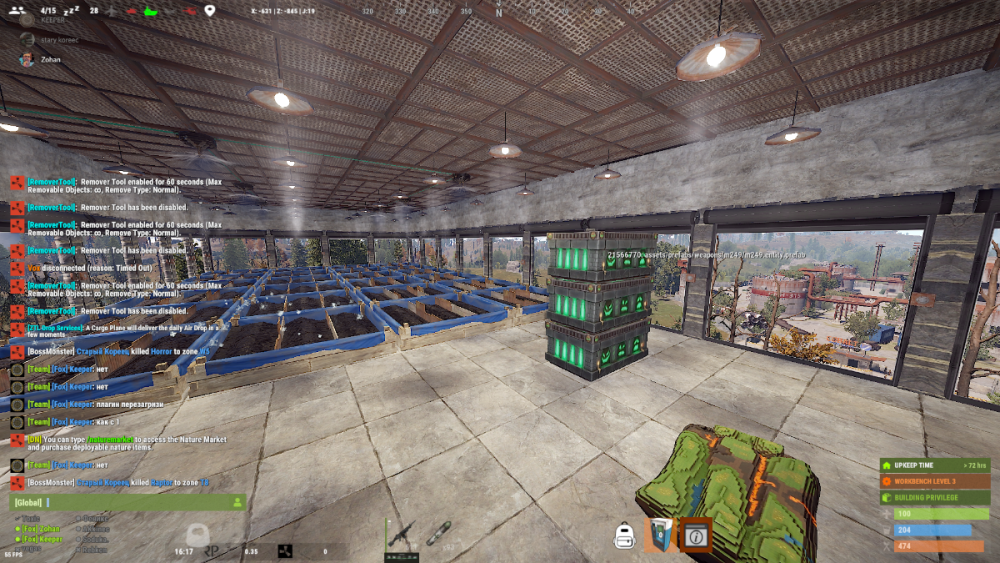Open the blue book icon on orange tile
This screenshot has width=1000, height=563.
tap(660, 536)
